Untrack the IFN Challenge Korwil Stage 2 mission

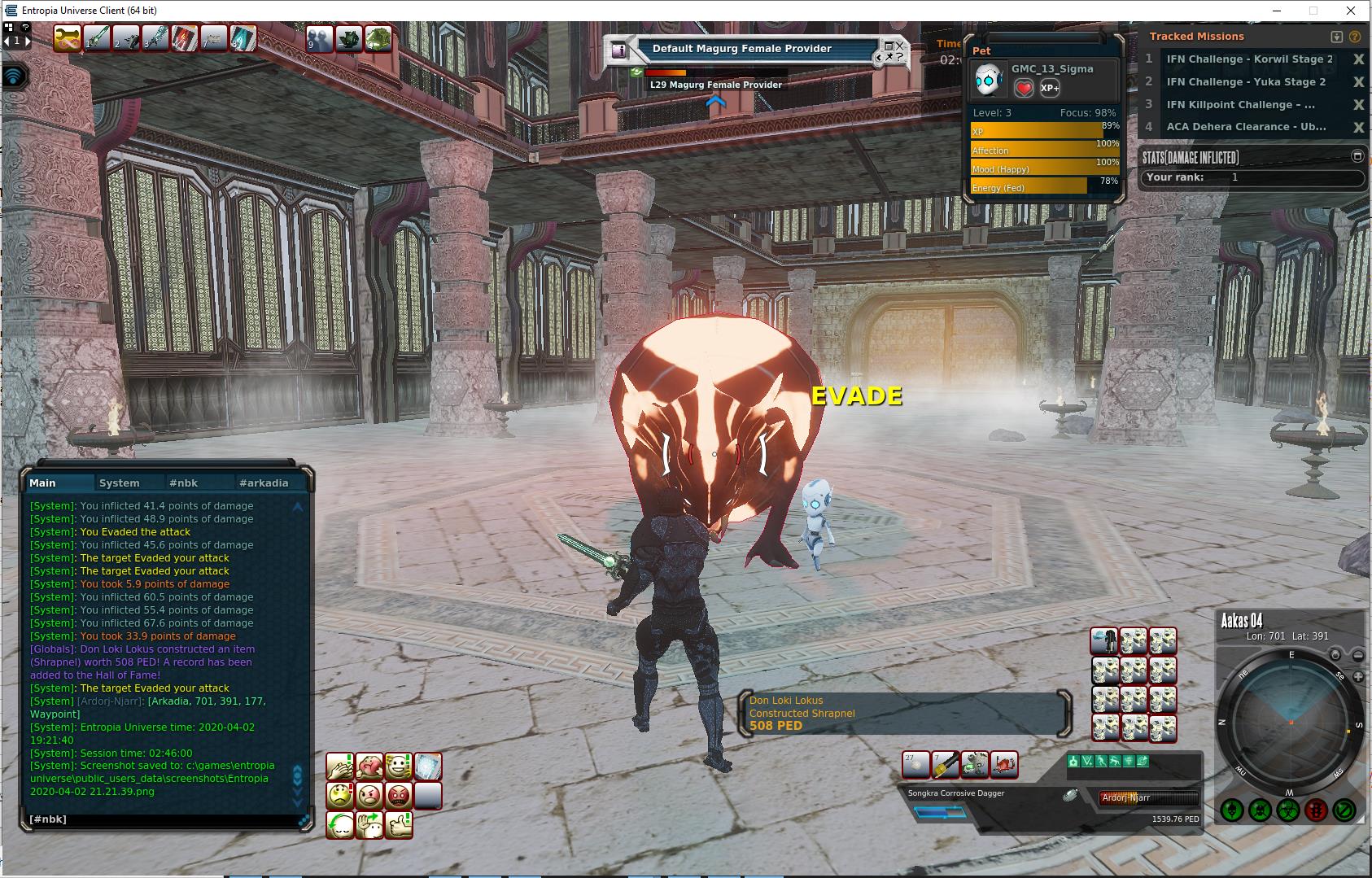pyautogui.click(x=1358, y=59)
